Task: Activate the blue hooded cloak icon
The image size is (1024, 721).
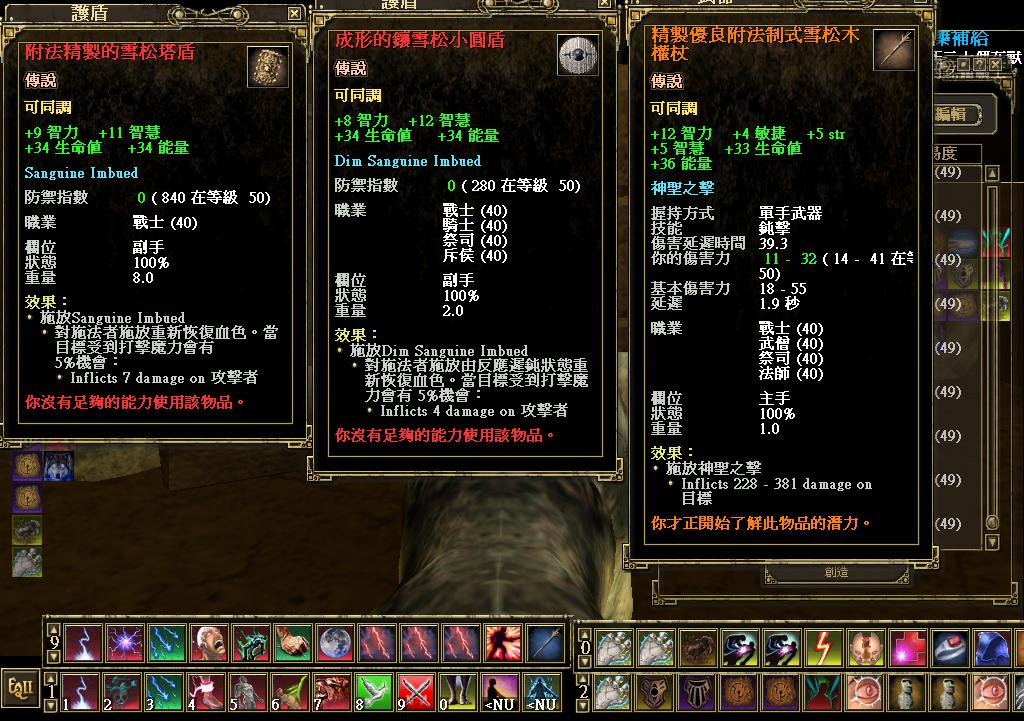Action: click(x=993, y=647)
